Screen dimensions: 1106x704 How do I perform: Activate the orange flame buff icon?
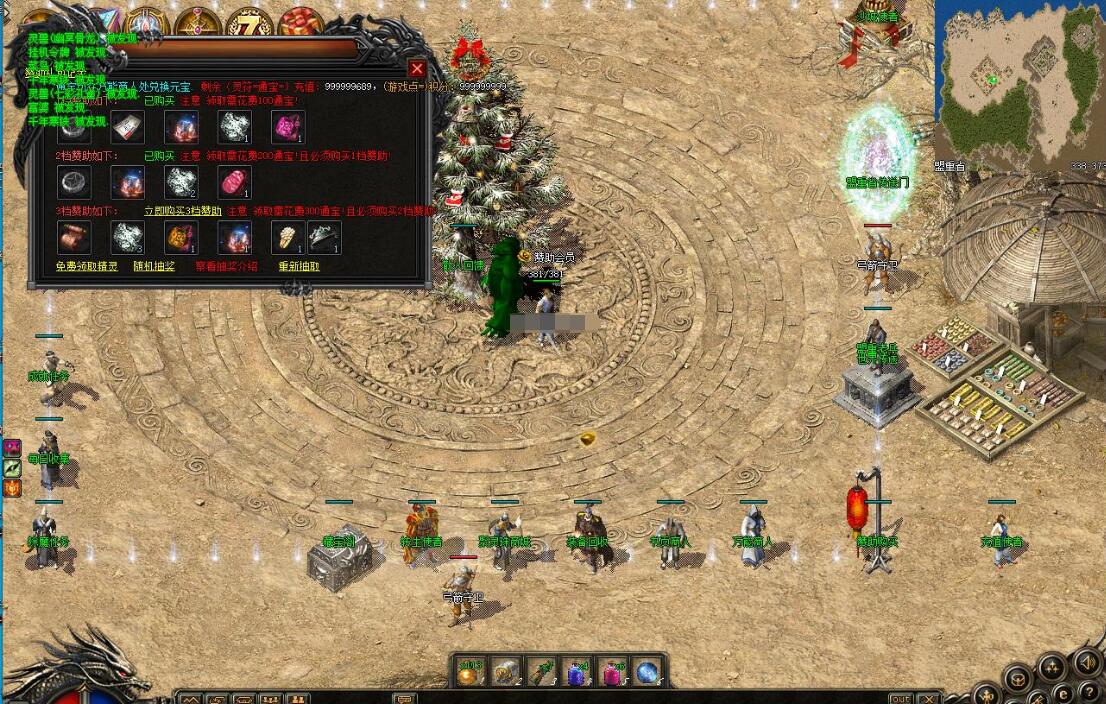[13, 489]
